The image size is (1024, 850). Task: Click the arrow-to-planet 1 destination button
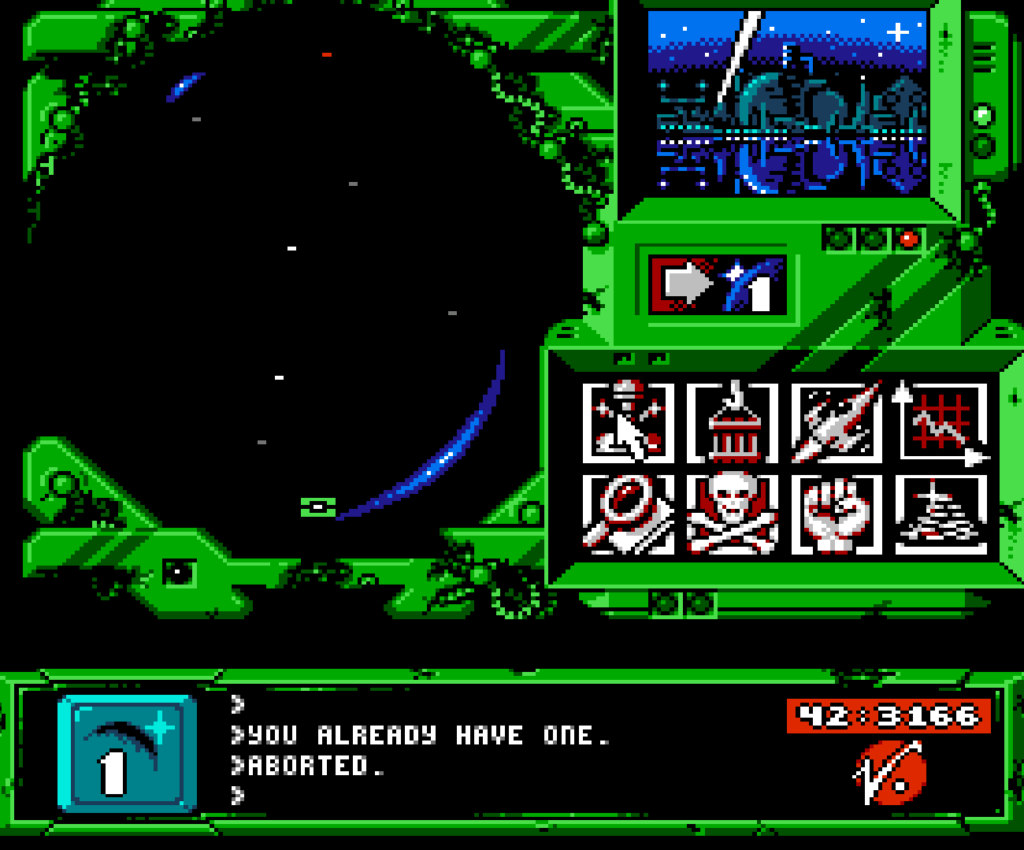[x=717, y=284]
